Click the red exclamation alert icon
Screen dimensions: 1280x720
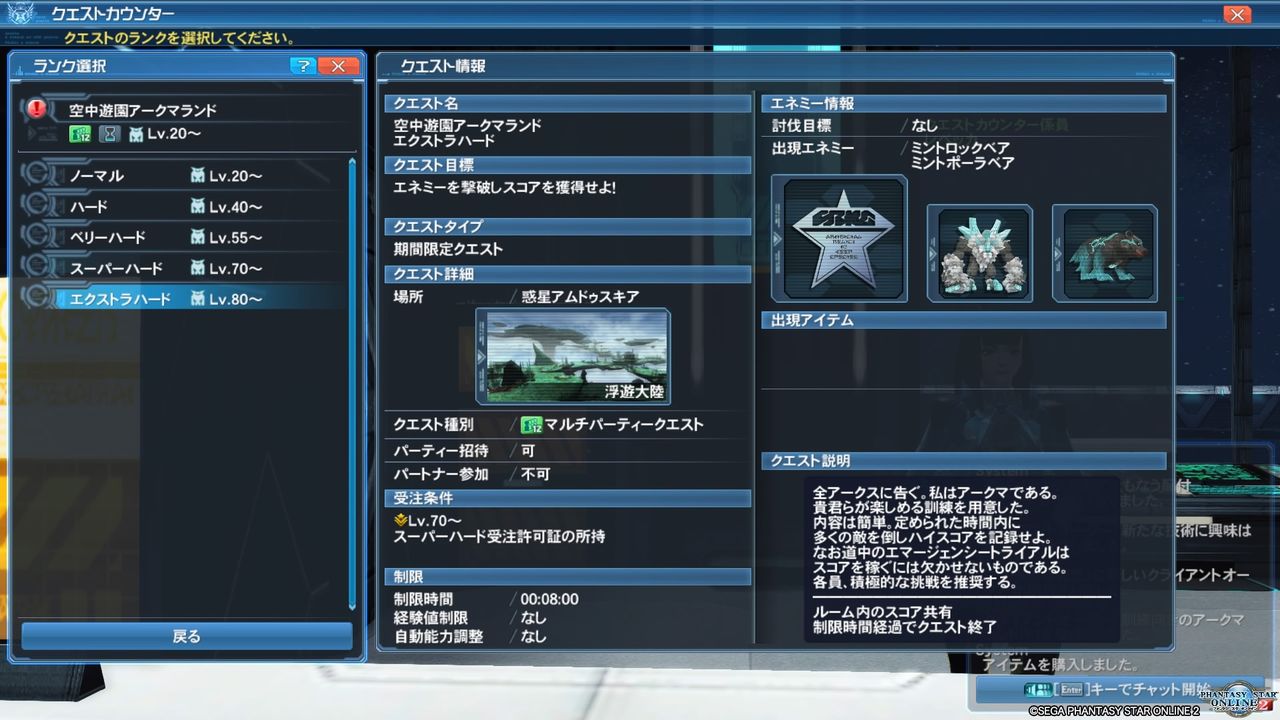(x=35, y=108)
